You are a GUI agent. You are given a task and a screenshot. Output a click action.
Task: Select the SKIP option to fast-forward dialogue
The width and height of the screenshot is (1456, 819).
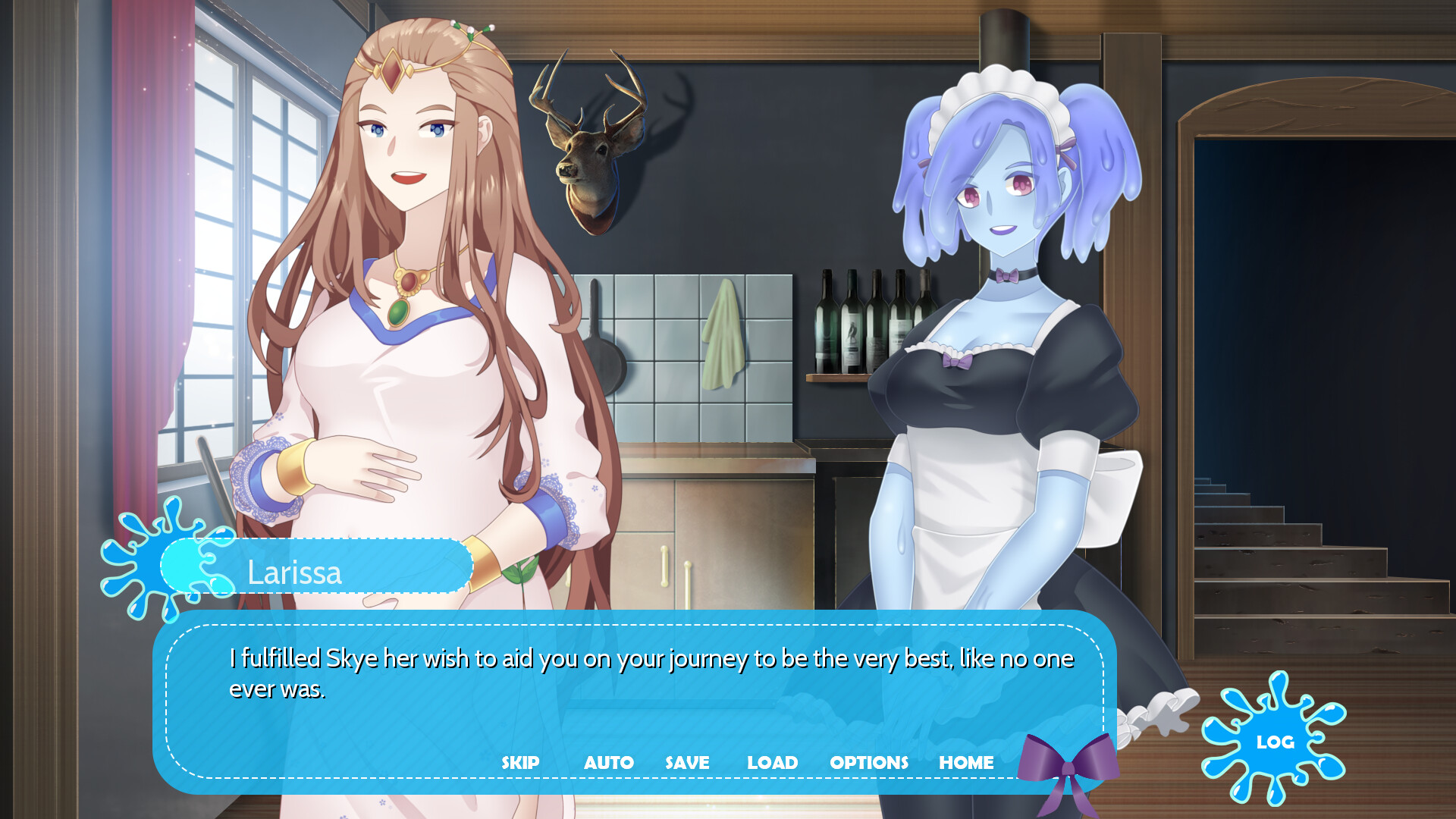519,763
